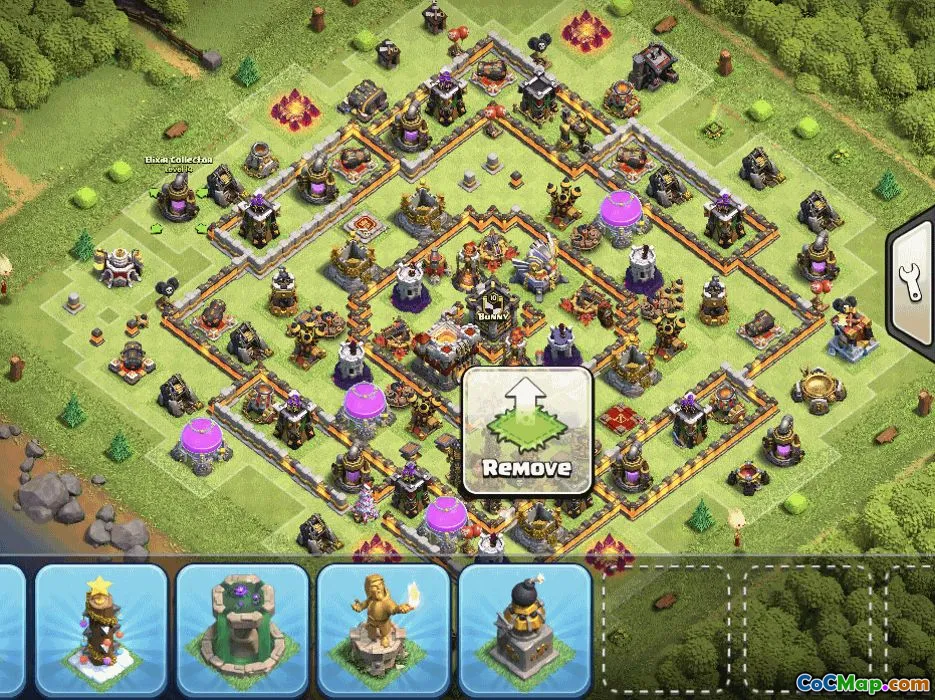
Task: Open the wrench tools tab
Action: click(x=913, y=284)
